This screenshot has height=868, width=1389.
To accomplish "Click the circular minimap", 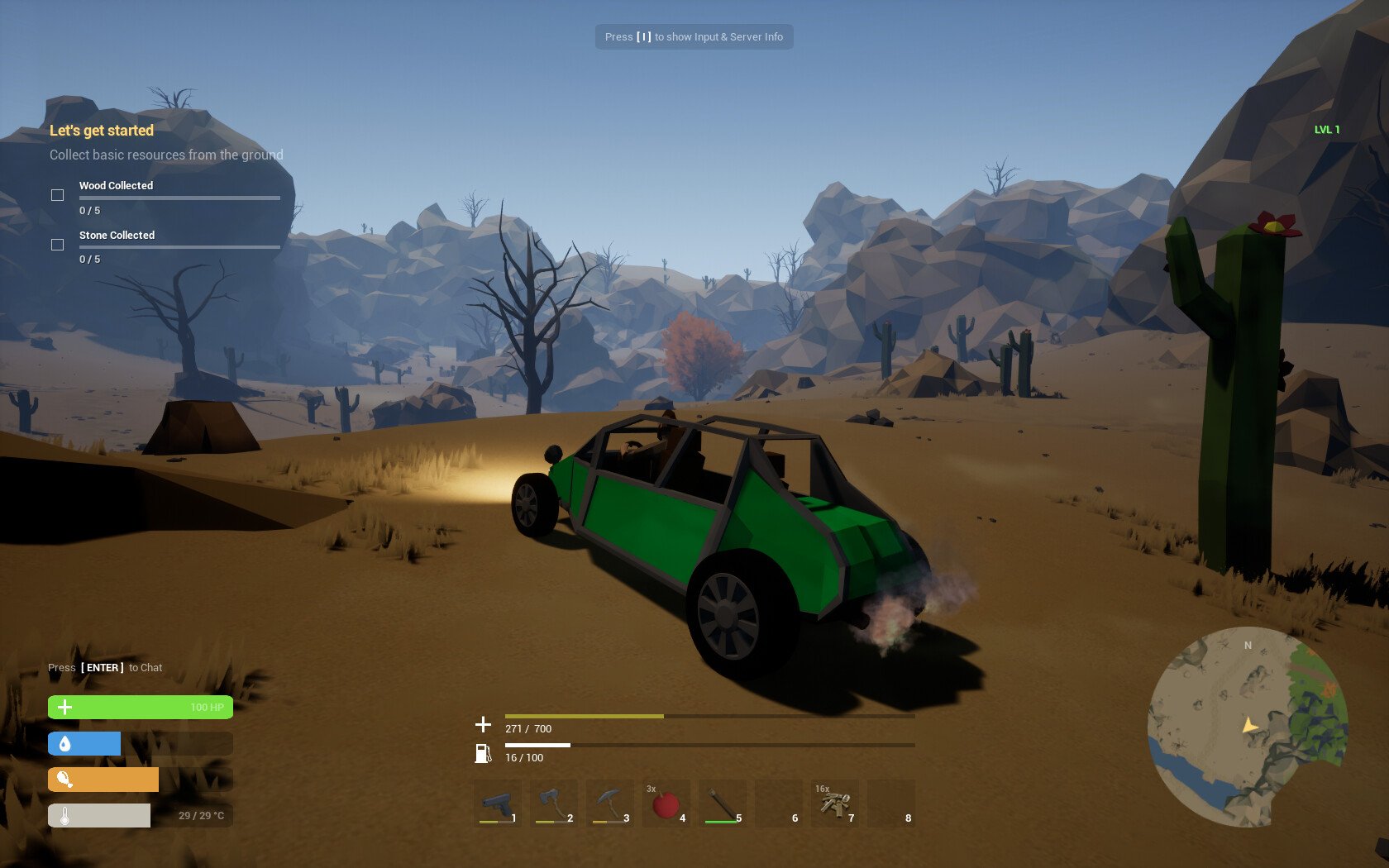I will (1247, 727).
